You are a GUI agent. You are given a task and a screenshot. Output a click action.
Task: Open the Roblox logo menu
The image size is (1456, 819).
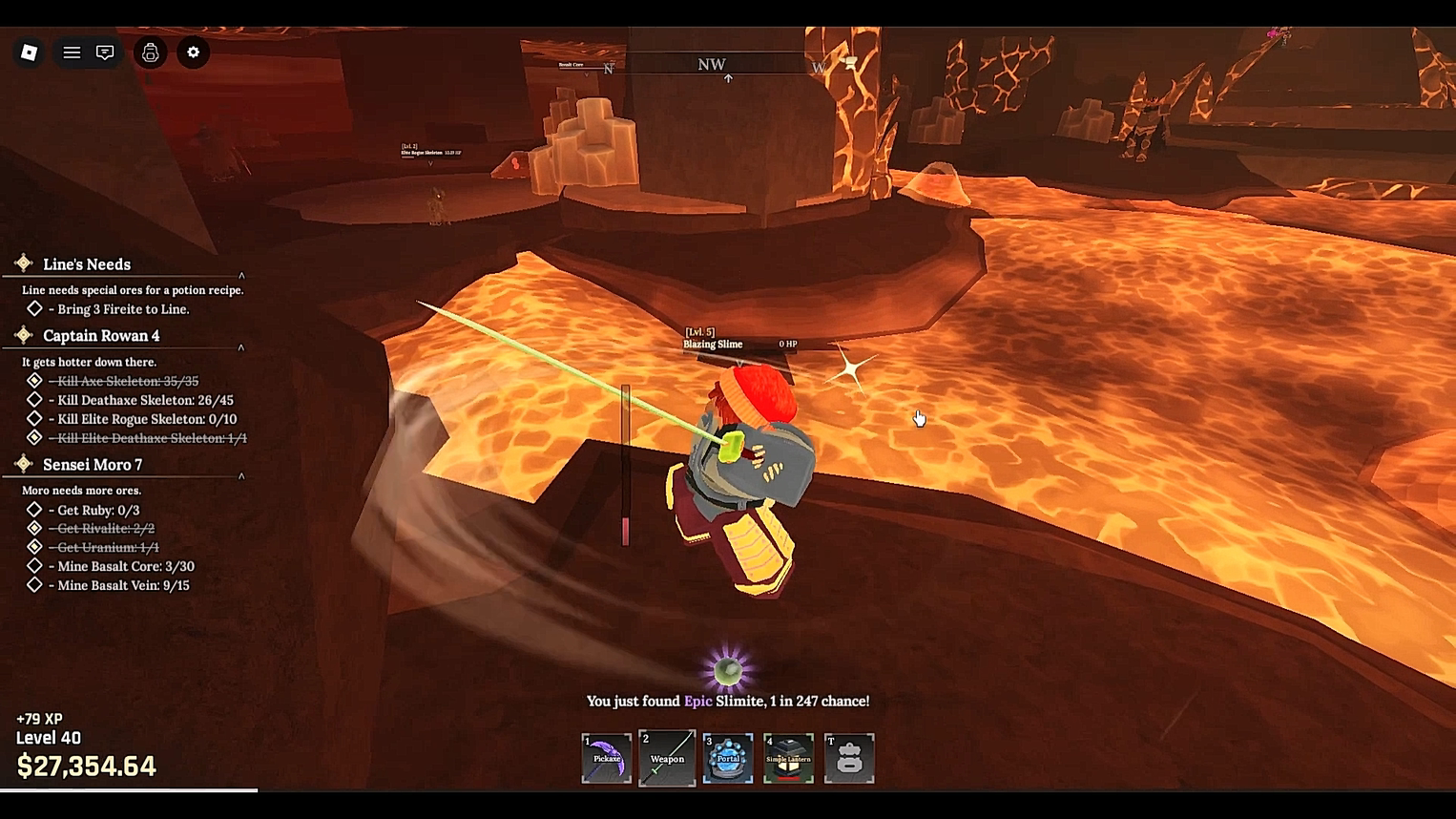(x=29, y=52)
